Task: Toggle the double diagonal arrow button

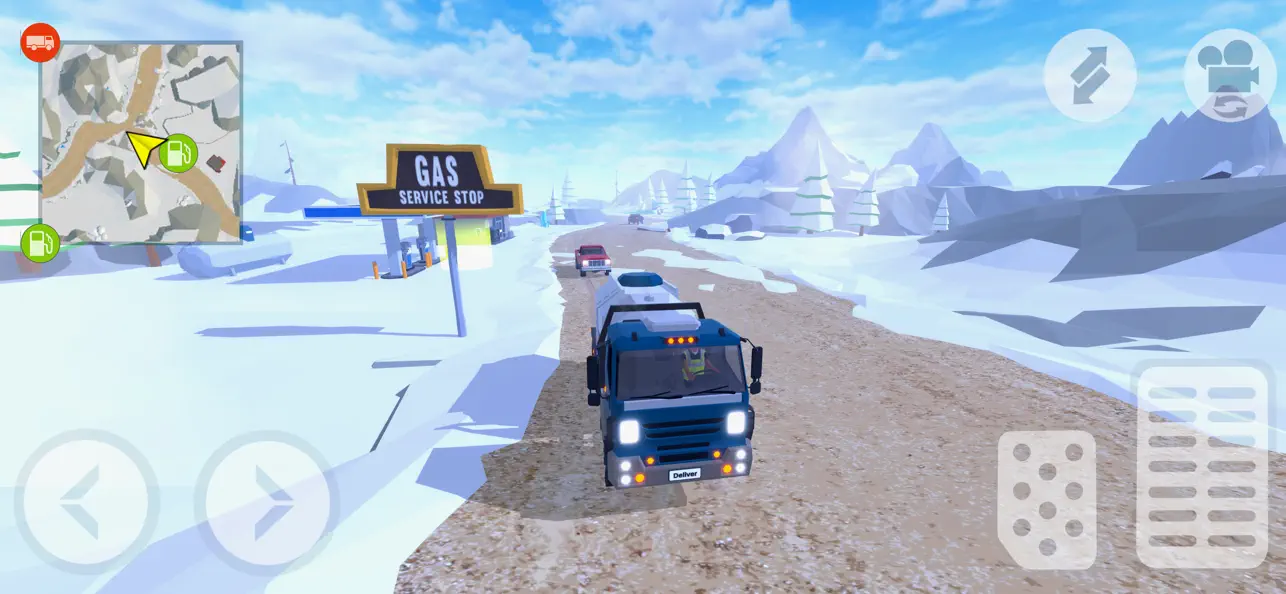Action: 1090,75
